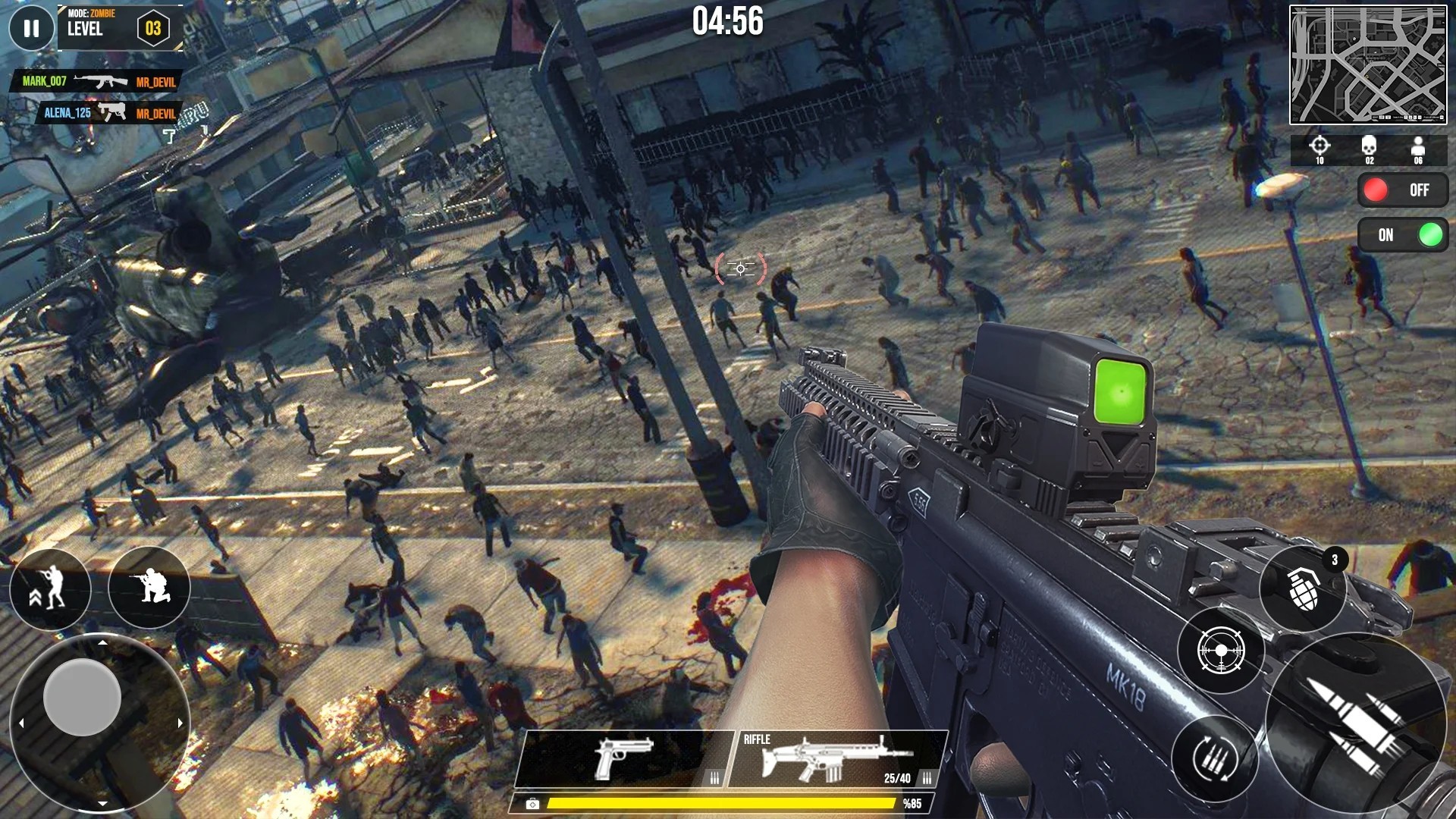Throw a grenade

pos(1303,589)
